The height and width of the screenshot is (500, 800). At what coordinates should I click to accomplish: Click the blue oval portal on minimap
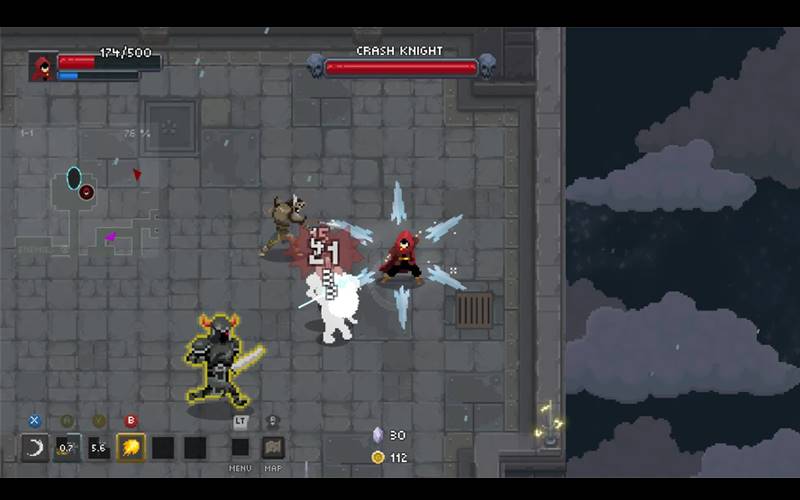[74, 178]
